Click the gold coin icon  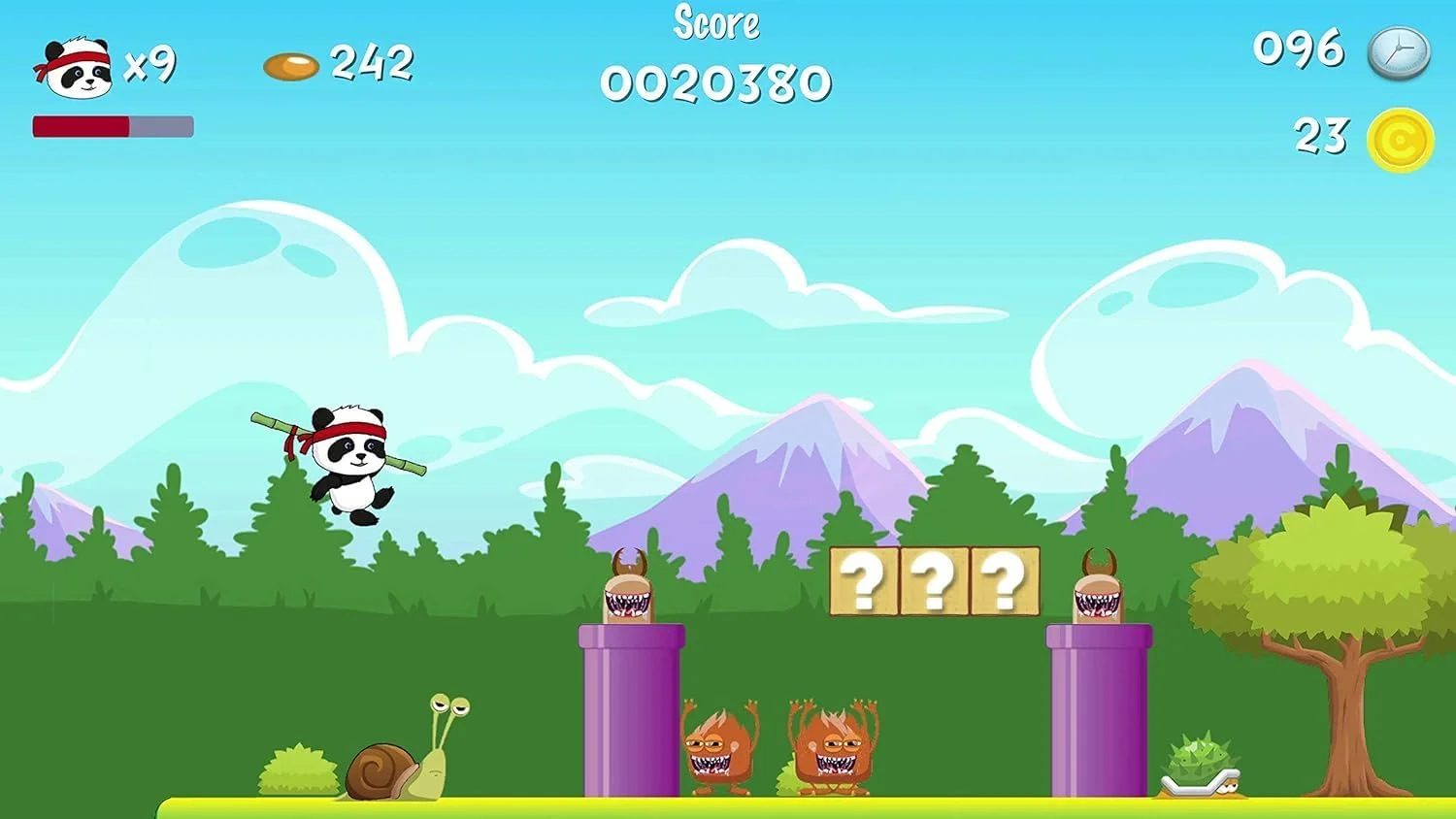click(1400, 141)
